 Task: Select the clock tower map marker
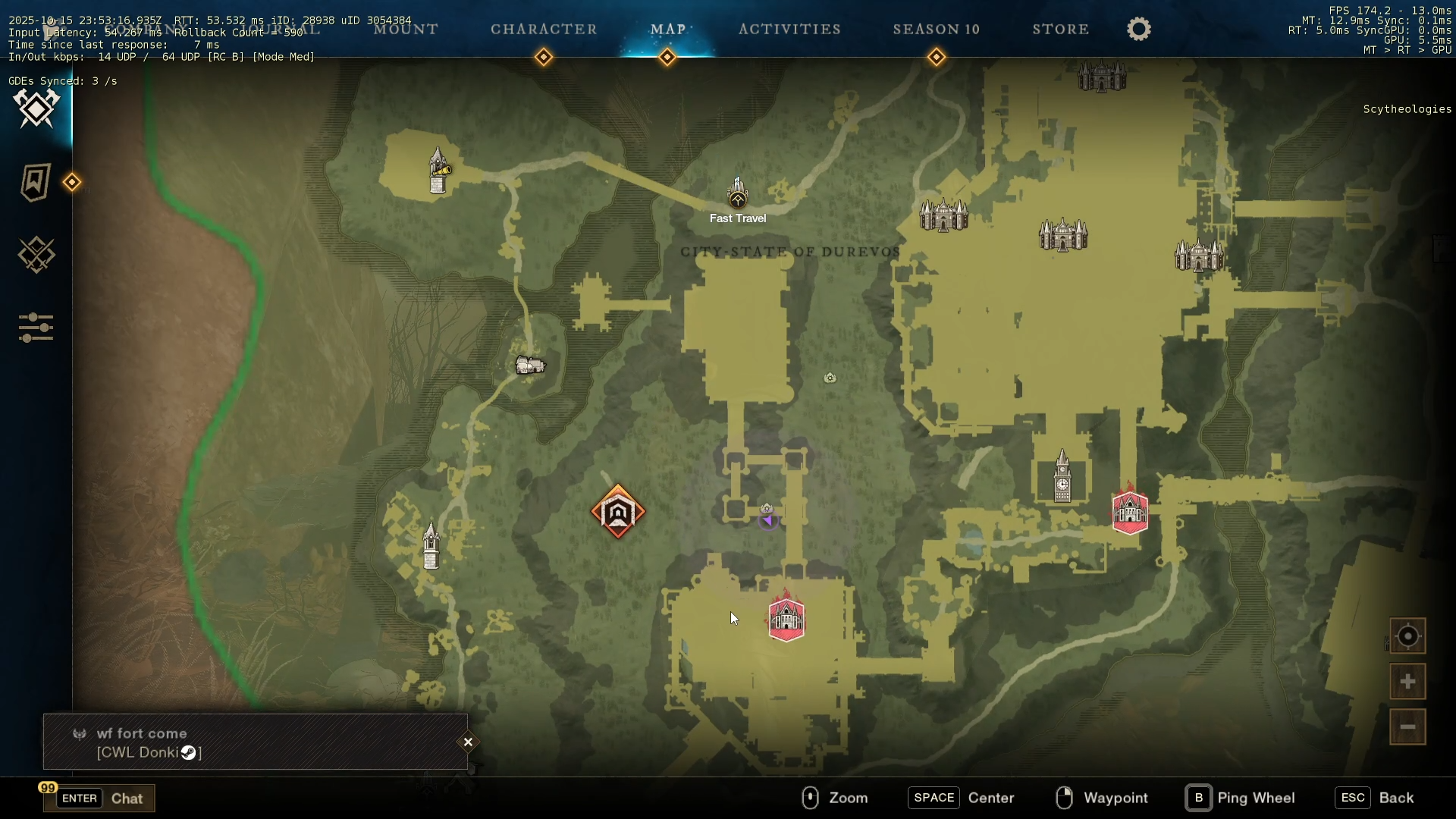coord(1062,478)
